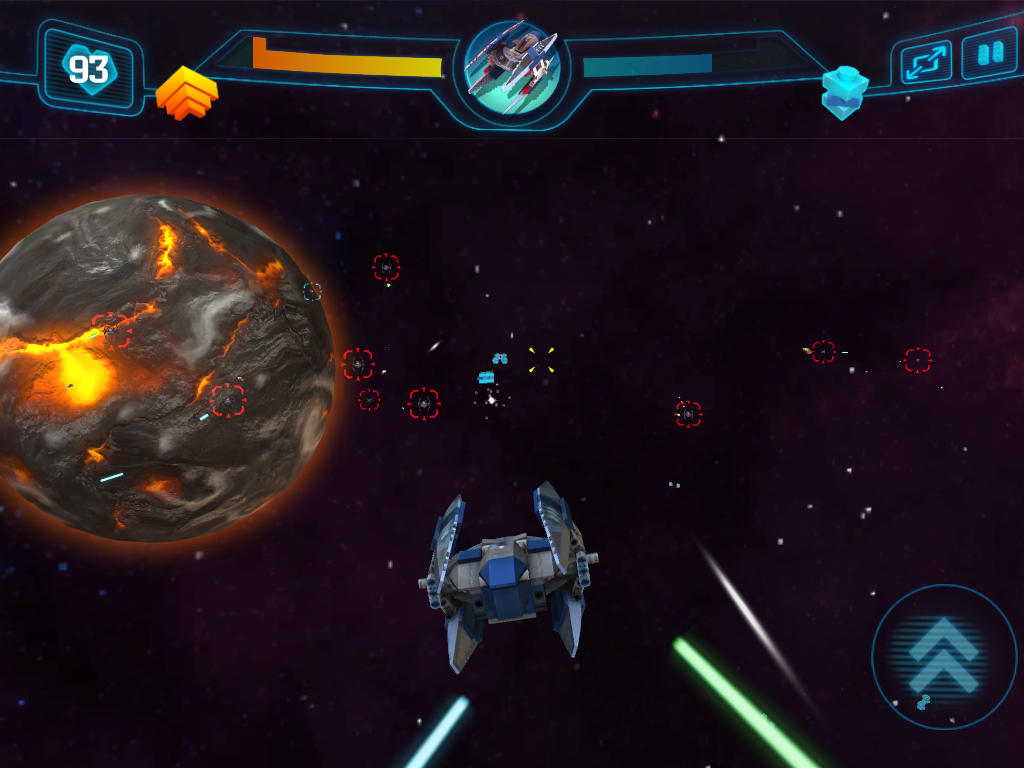The height and width of the screenshot is (768, 1024).
Task: Toggle the expand arrows button
Action: (925, 62)
